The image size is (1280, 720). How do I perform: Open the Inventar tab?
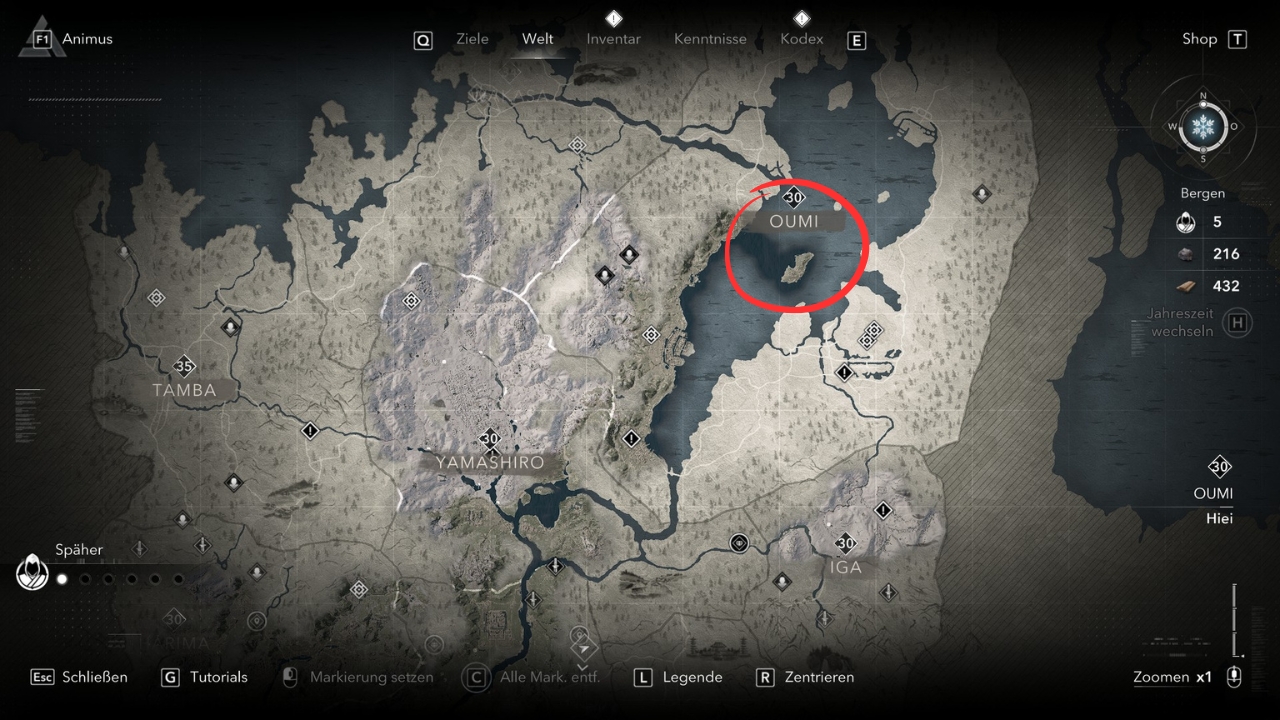pyautogui.click(x=613, y=39)
